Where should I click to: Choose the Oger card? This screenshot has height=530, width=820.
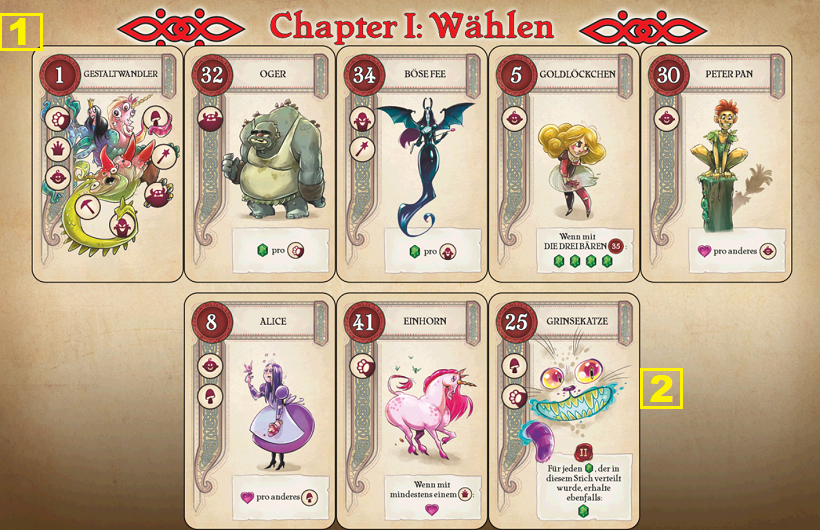260,163
